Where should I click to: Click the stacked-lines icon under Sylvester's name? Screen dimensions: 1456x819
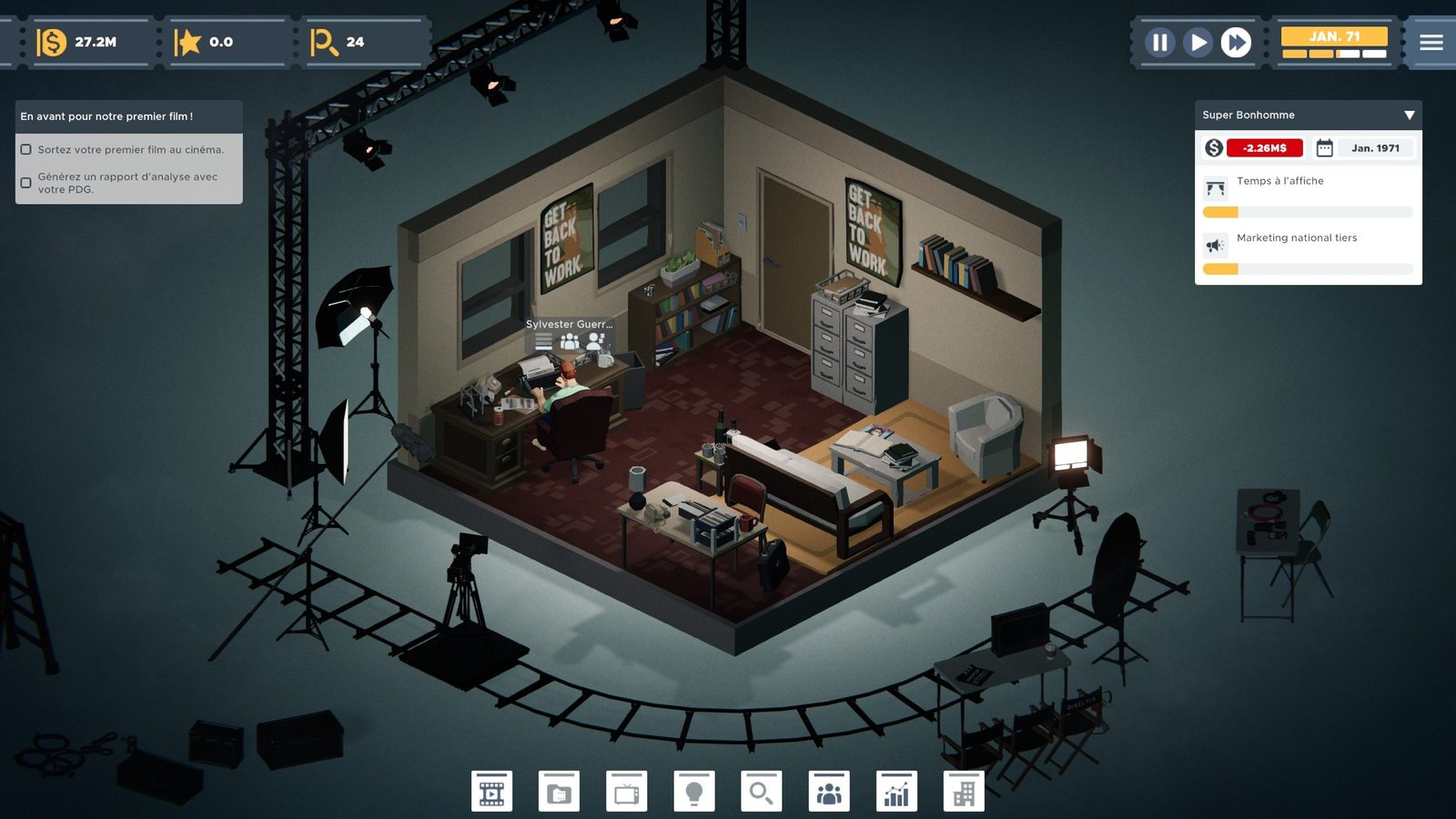[x=543, y=341]
